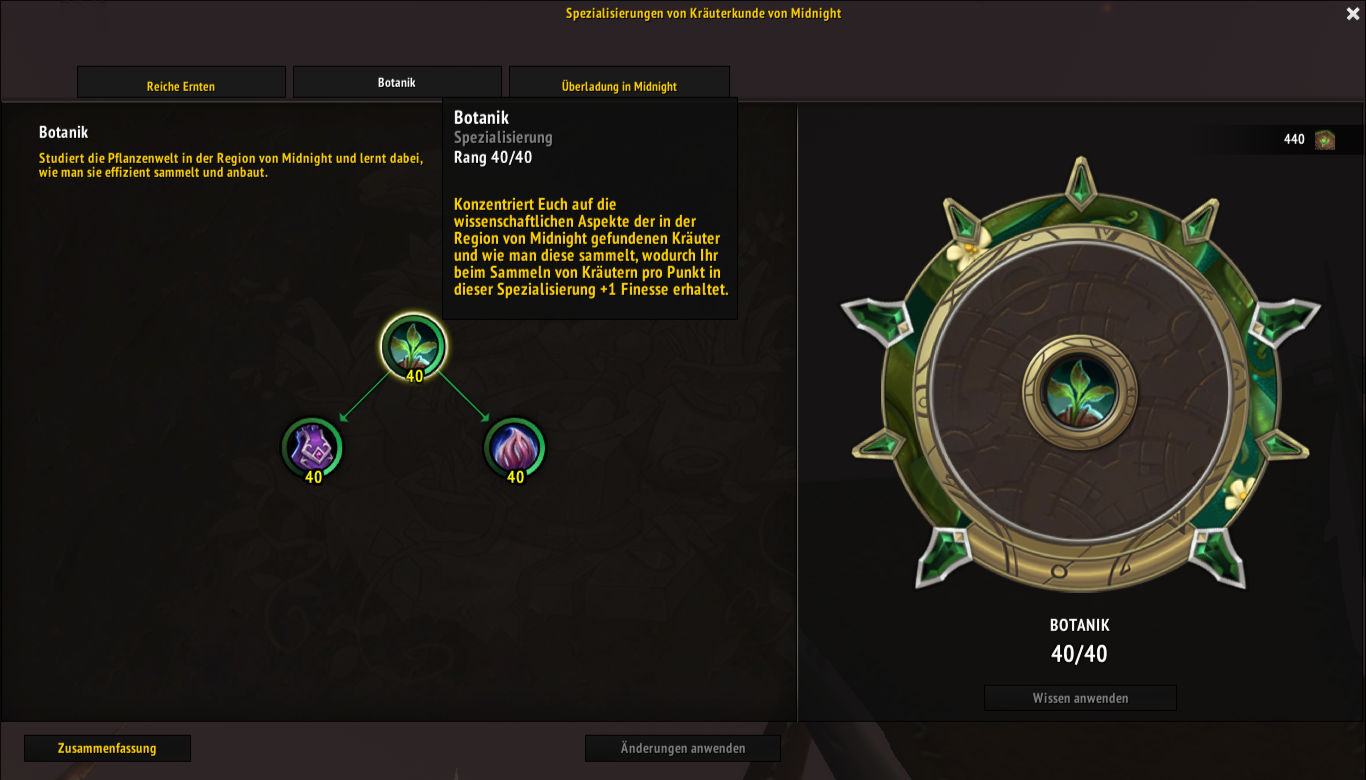The width and height of the screenshot is (1366, 780).
Task: Switch to the Reiche Ernten tab
Action: (181, 84)
